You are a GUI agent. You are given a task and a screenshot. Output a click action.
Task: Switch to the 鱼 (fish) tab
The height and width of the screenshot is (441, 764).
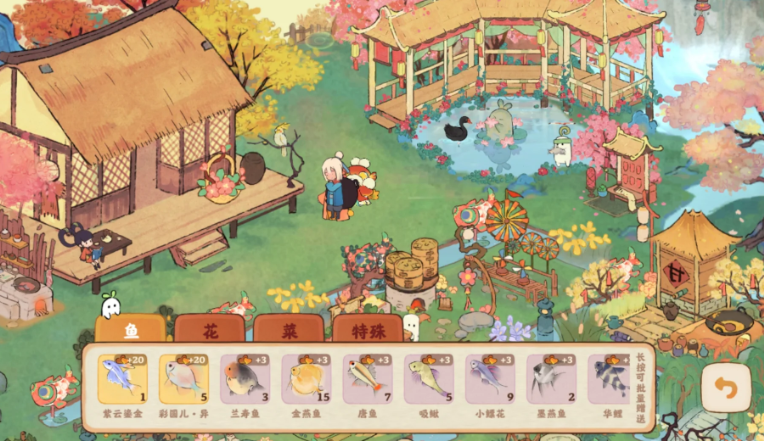130,329
